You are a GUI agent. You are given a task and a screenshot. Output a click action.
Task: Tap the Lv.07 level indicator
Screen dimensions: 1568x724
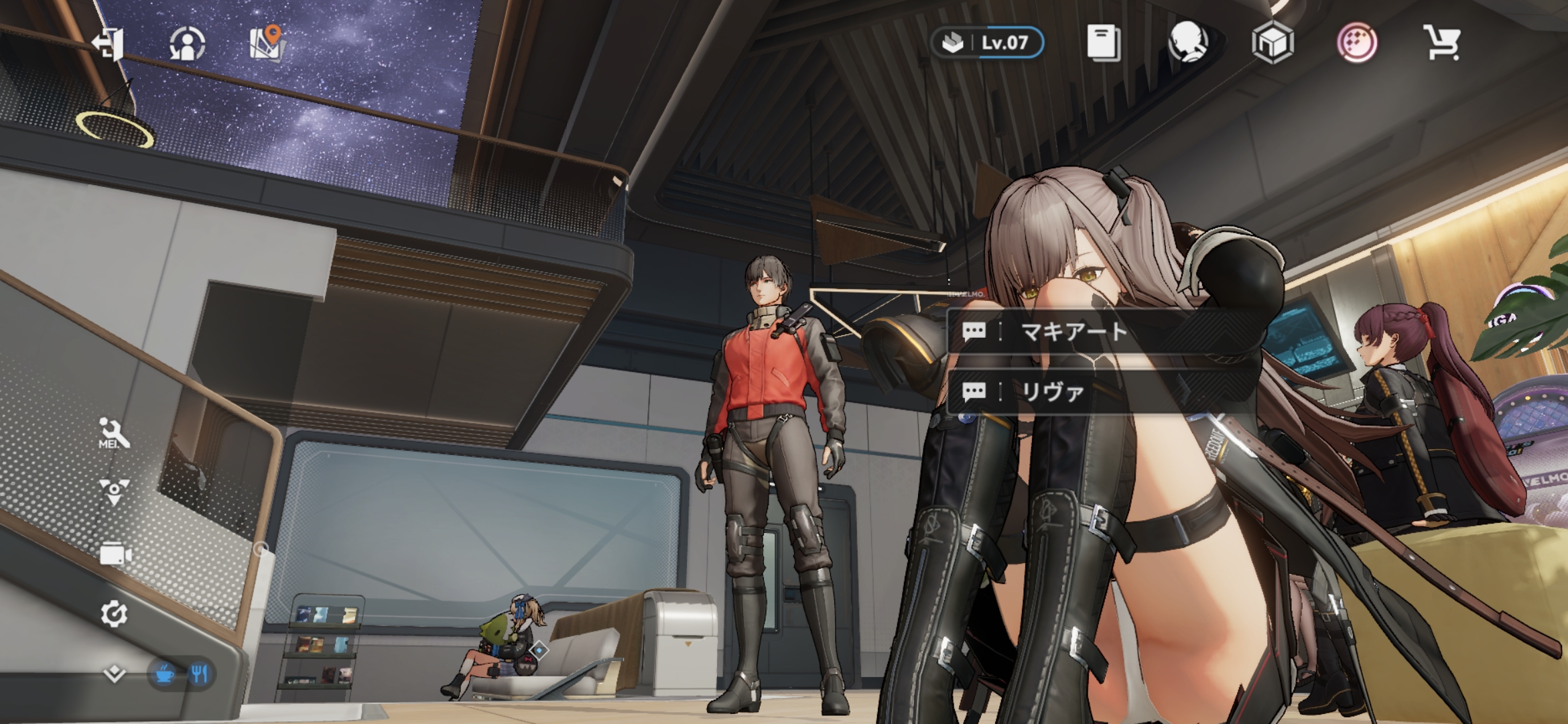987,43
